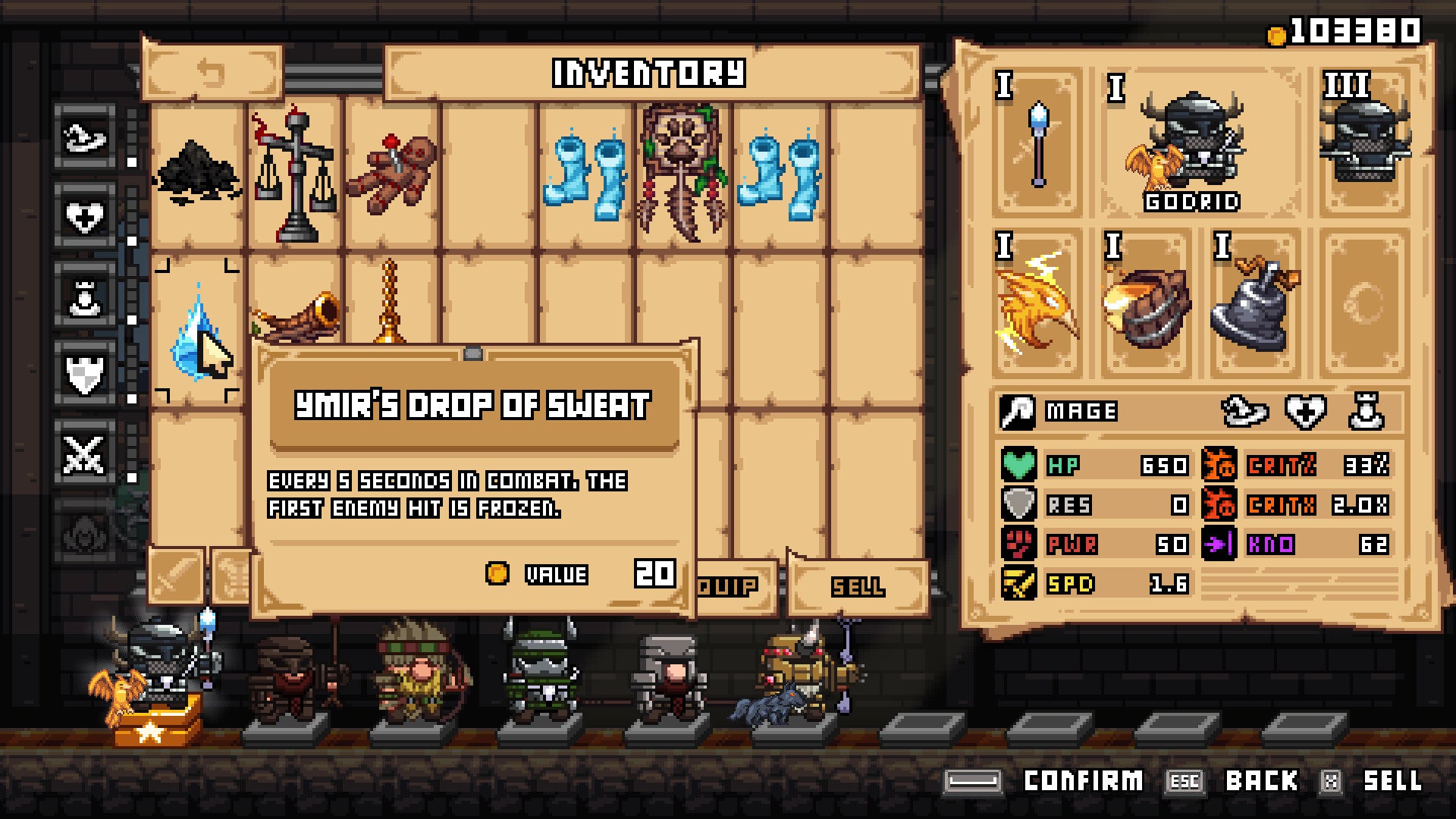Show the shield category filter
1456x819 pixels.
click(x=85, y=375)
